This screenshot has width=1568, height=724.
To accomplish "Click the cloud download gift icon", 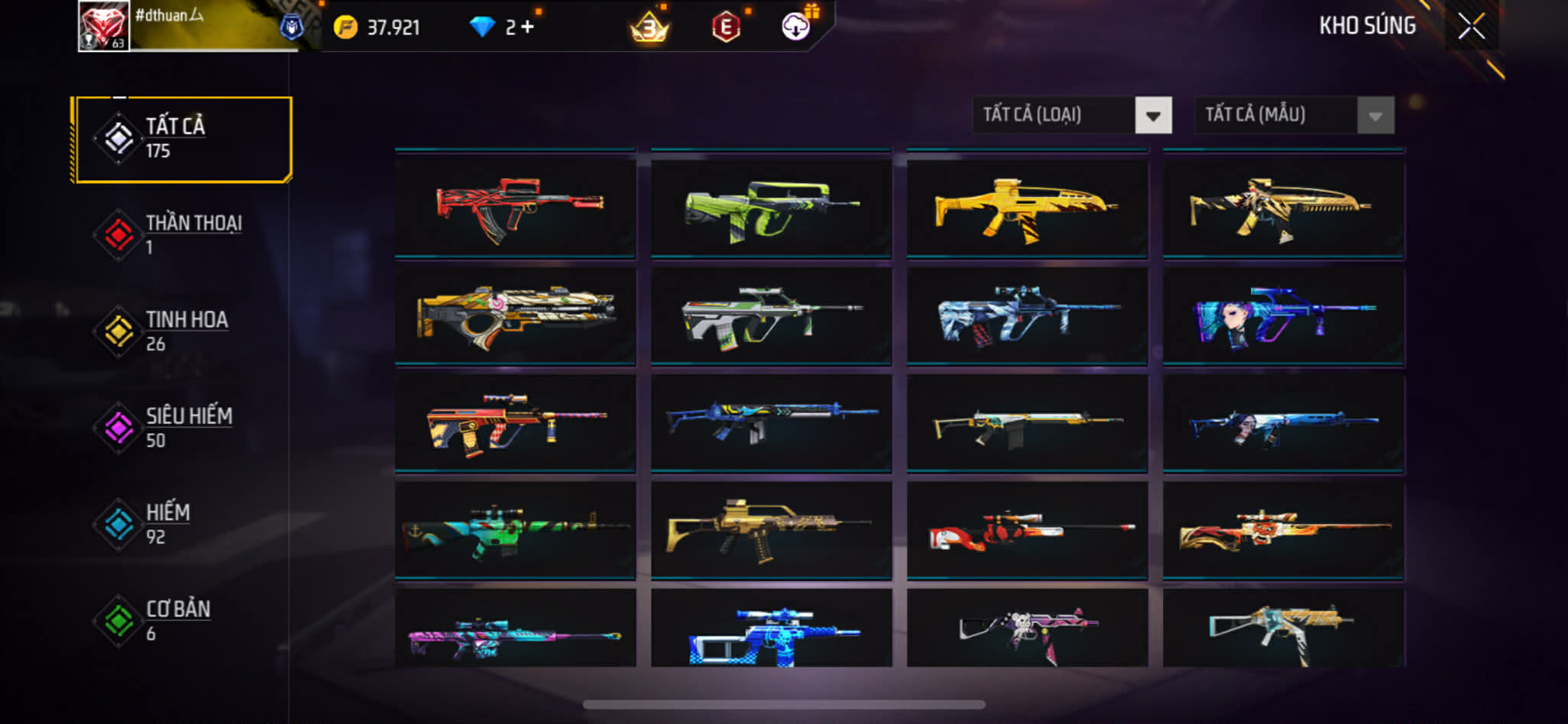I will tap(796, 27).
